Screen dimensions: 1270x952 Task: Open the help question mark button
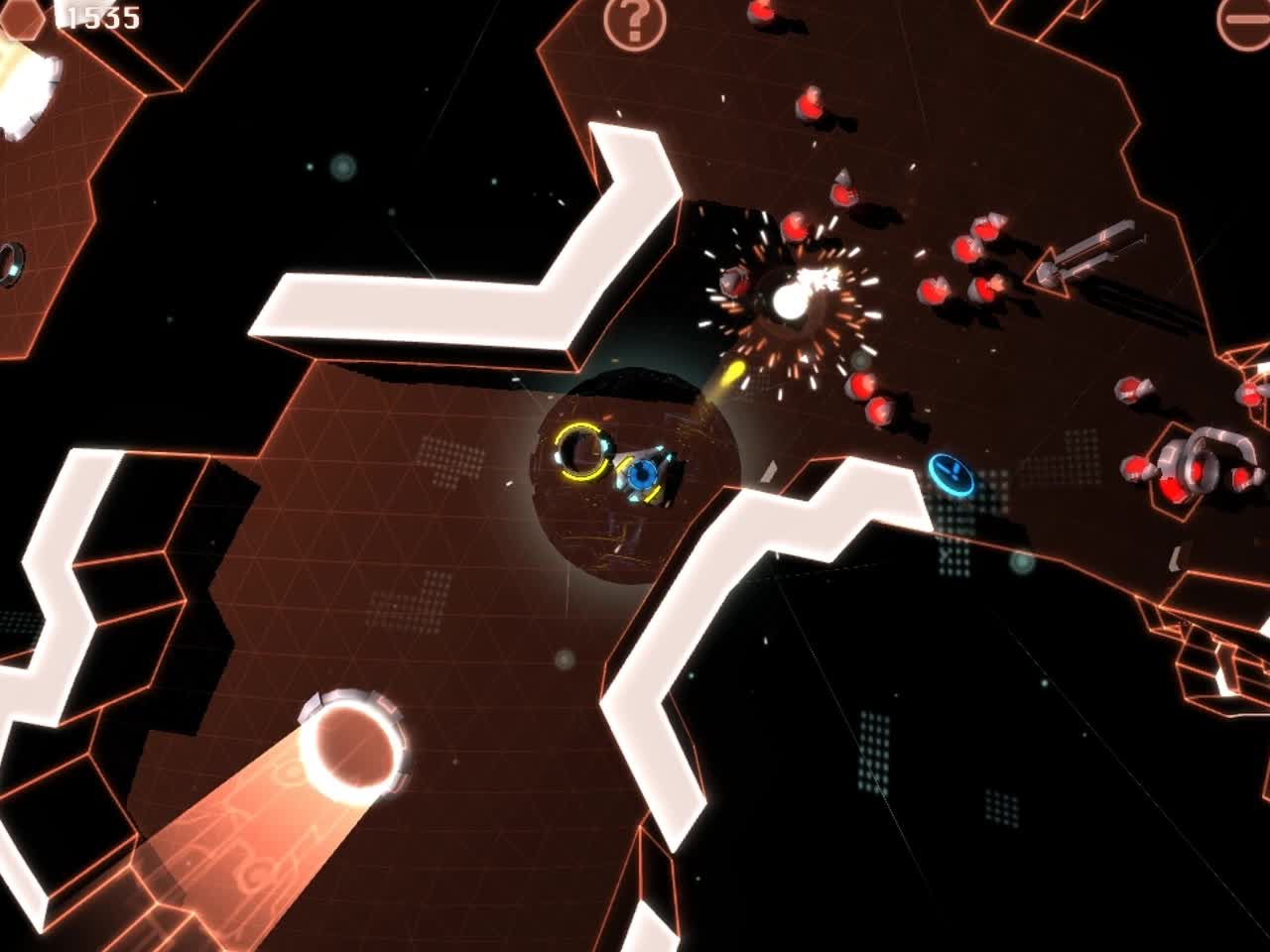[x=633, y=22]
